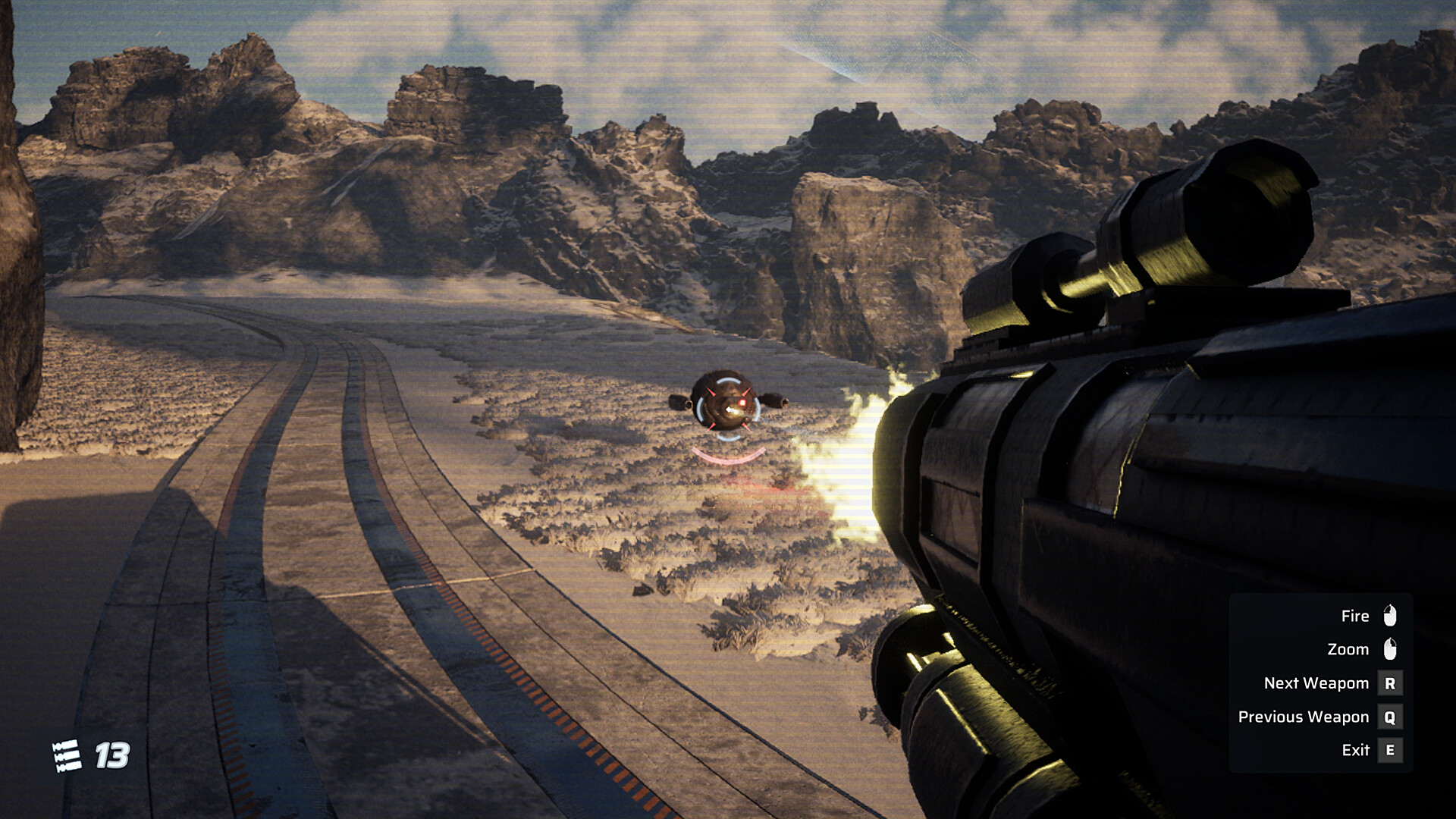Select the Zoom control label
This screenshot has height=819, width=1456.
[1348, 649]
